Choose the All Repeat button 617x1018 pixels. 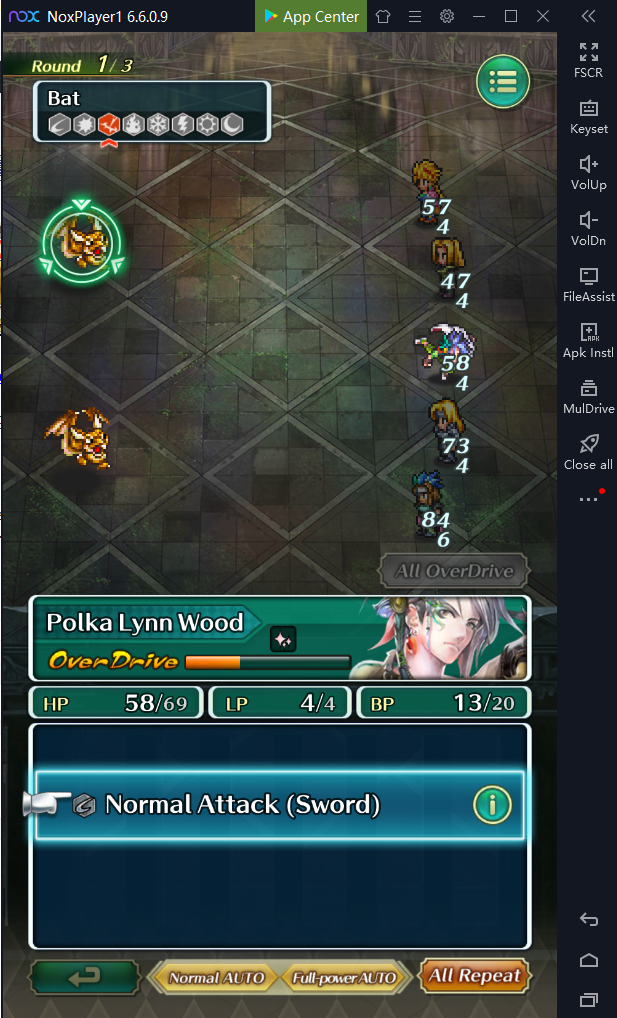pyautogui.click(x=475, y=976)
